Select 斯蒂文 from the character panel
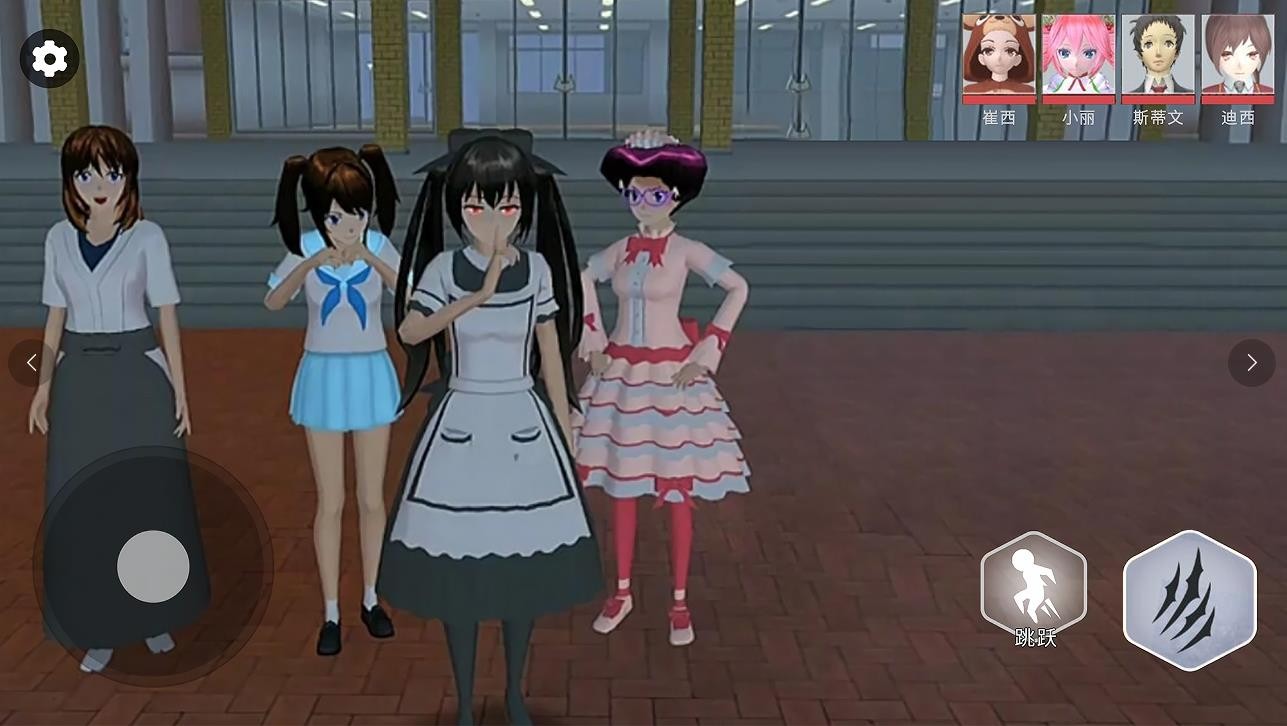This screenshot has width=1287, height=726. pyautogui.click(x=1158, y=55)
